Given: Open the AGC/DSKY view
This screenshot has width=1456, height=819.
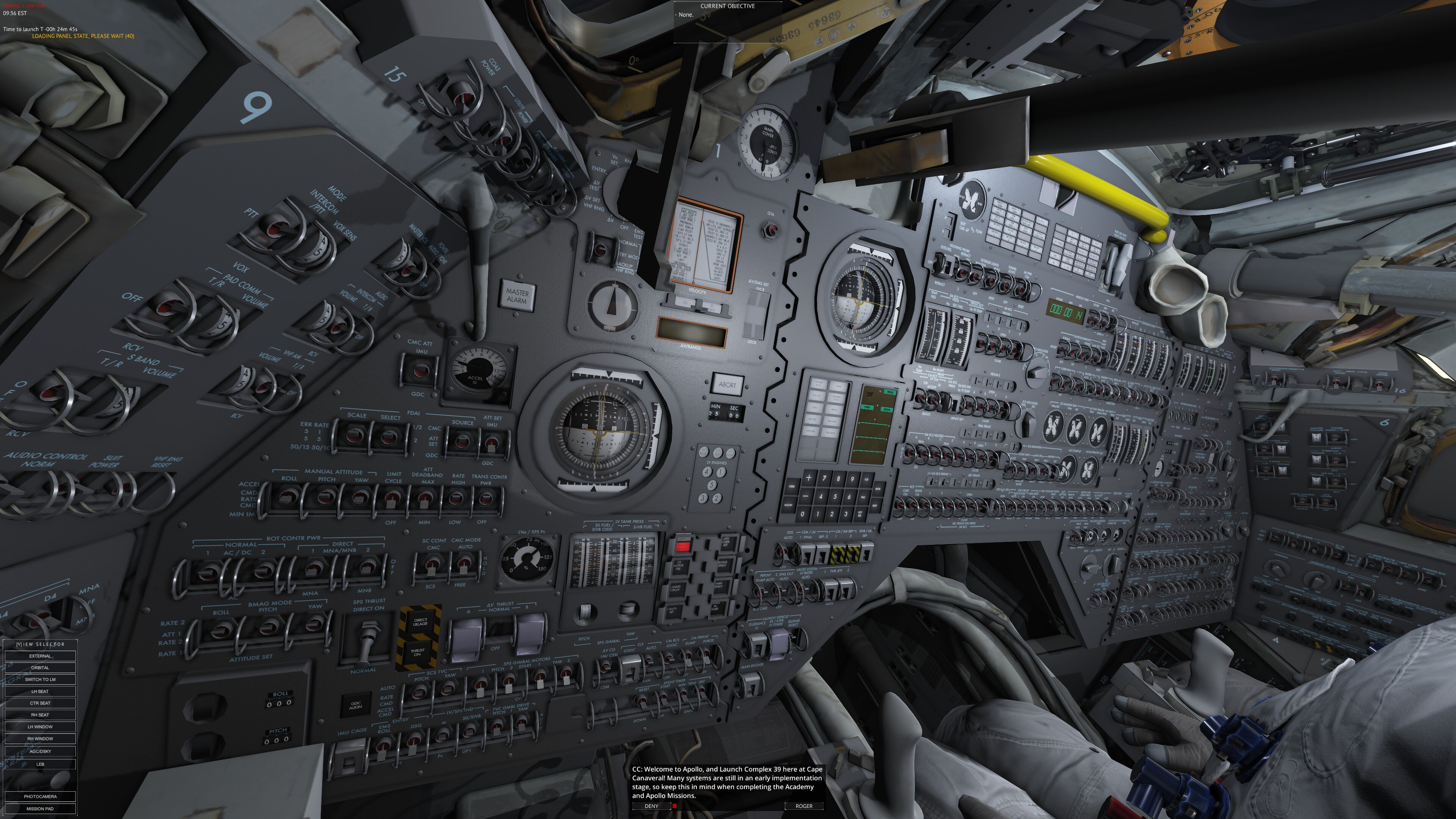Looking at the screenshot, I should pos(40,751).
